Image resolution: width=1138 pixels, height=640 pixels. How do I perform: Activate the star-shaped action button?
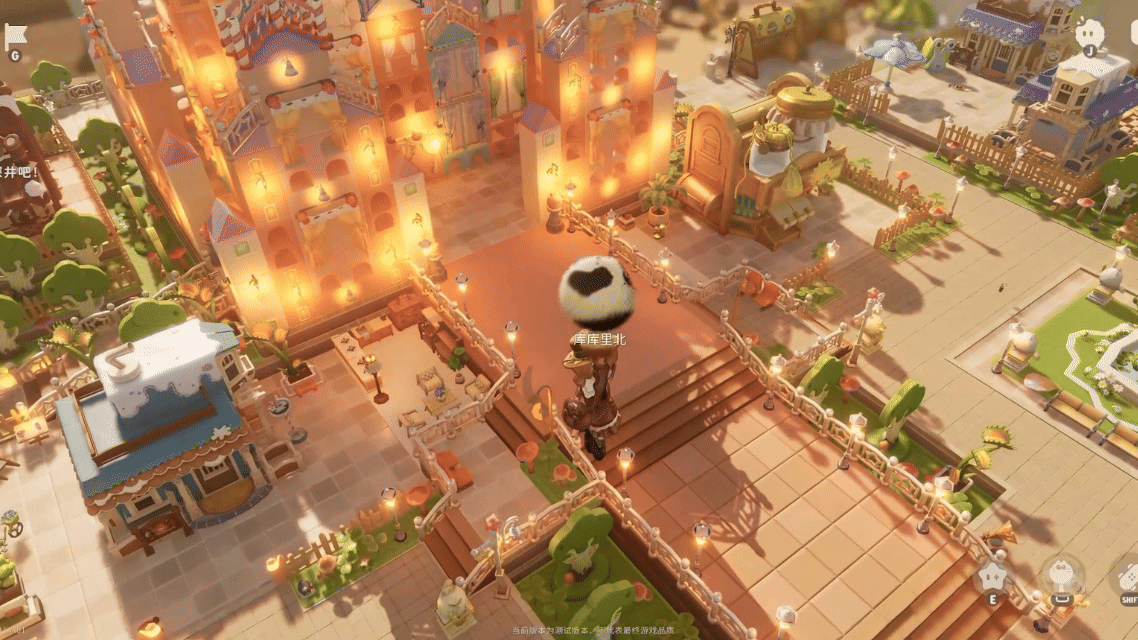coord(992,575)
